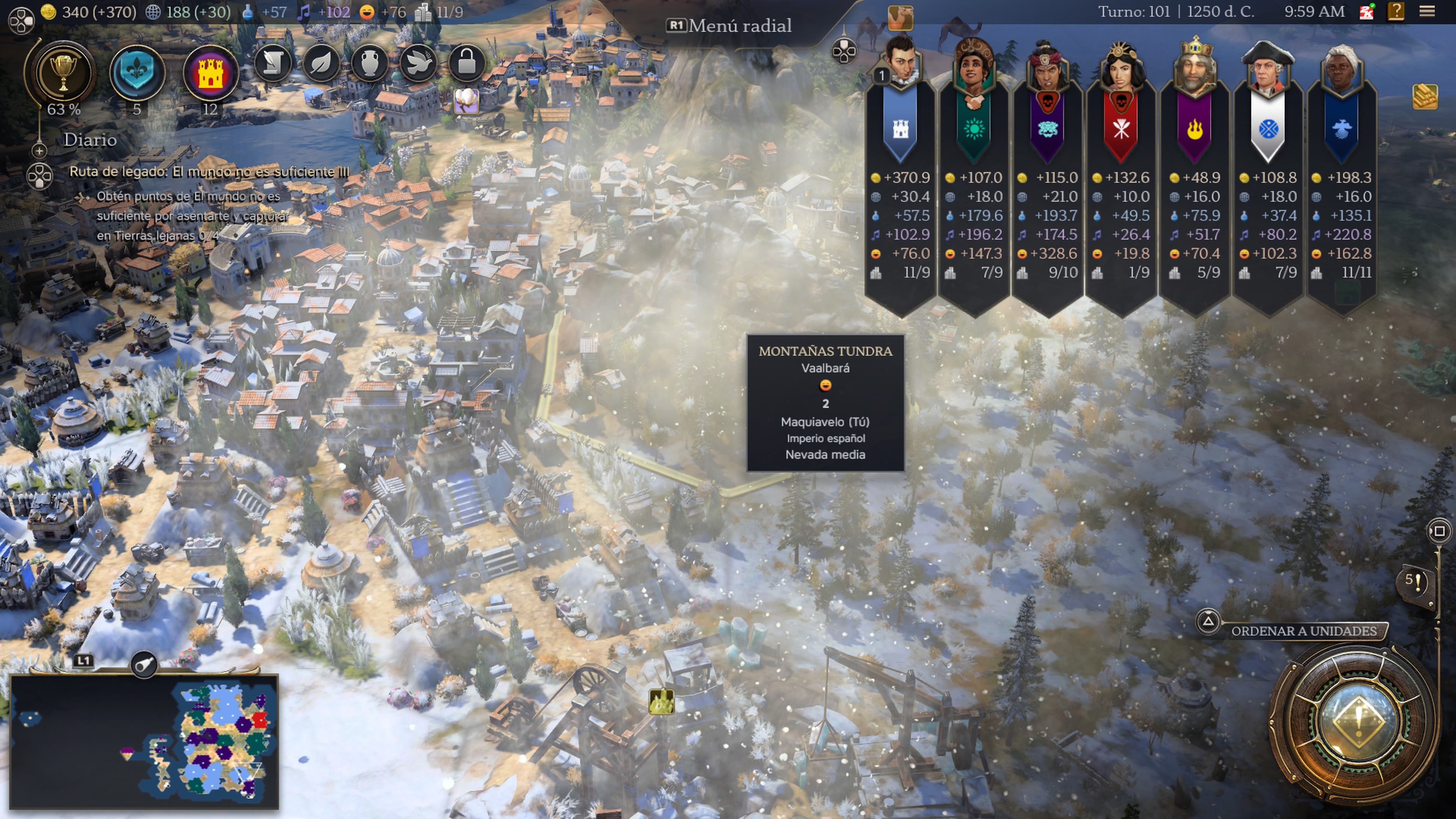Select the white-haired leader portrait
Screen dimensions: 1456x819
tap(1342, 65)
